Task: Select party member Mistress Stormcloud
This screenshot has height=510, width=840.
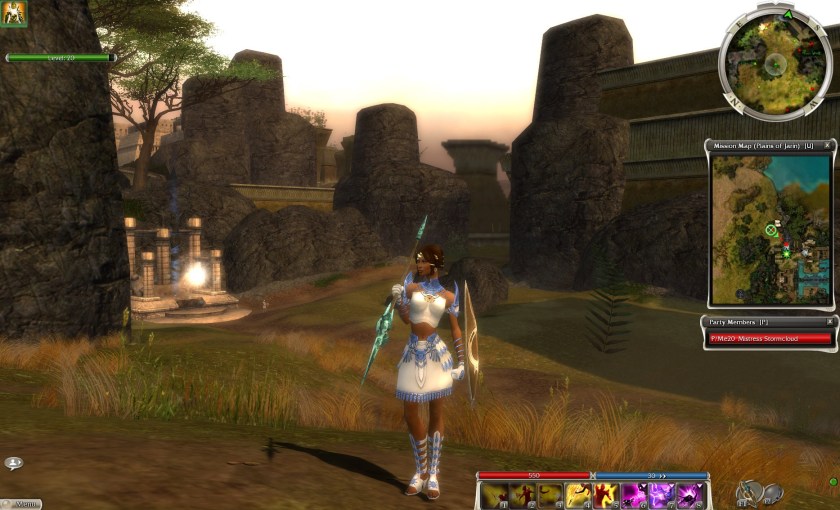Action: point(770,338)
